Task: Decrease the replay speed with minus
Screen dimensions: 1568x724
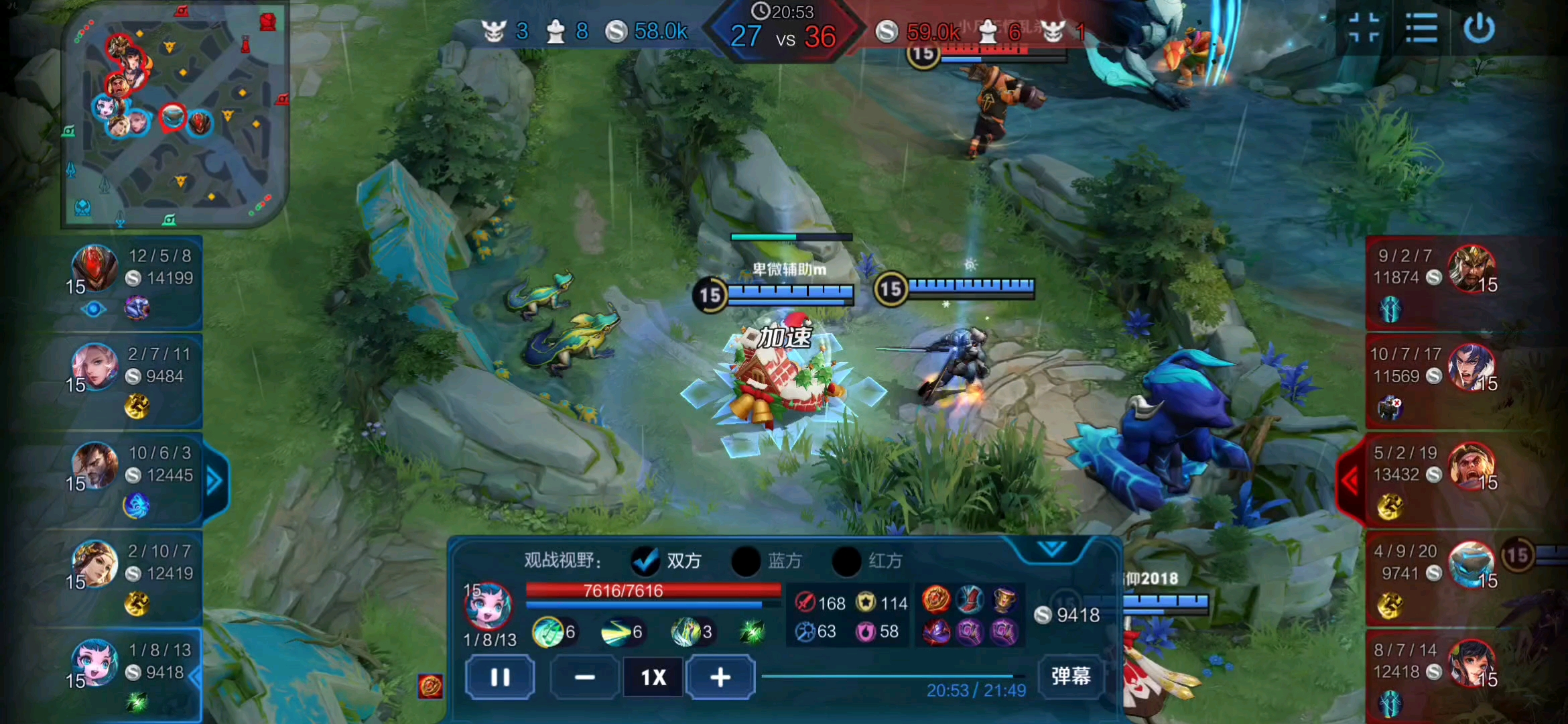Action: point(584,677)
